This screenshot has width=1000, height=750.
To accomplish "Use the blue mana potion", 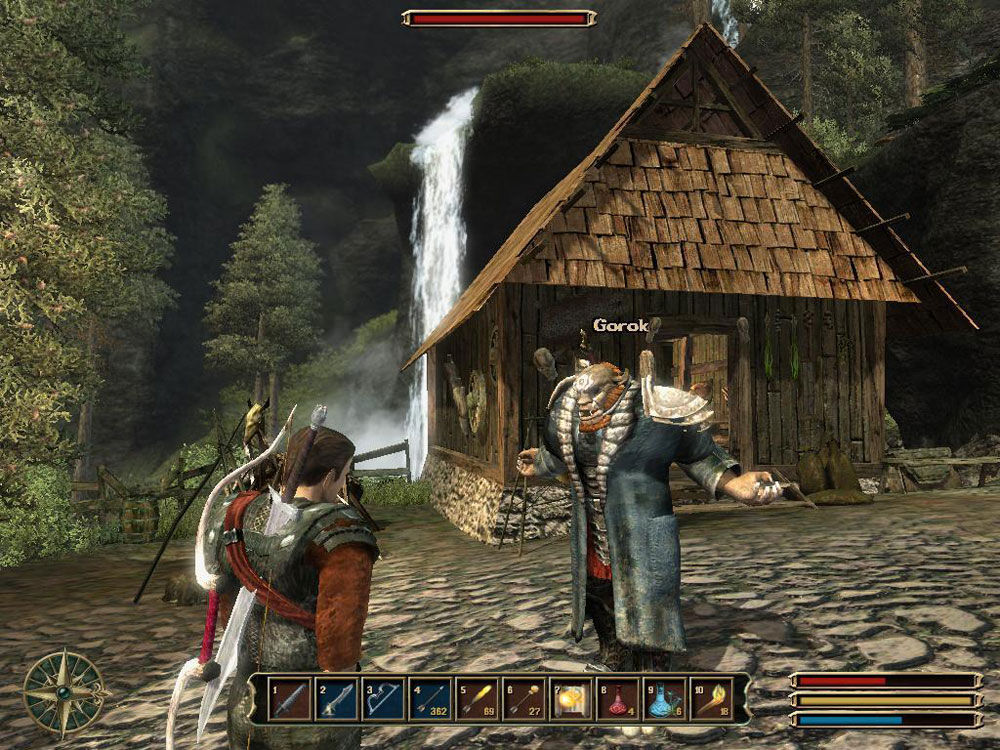I will coord(666,699).
